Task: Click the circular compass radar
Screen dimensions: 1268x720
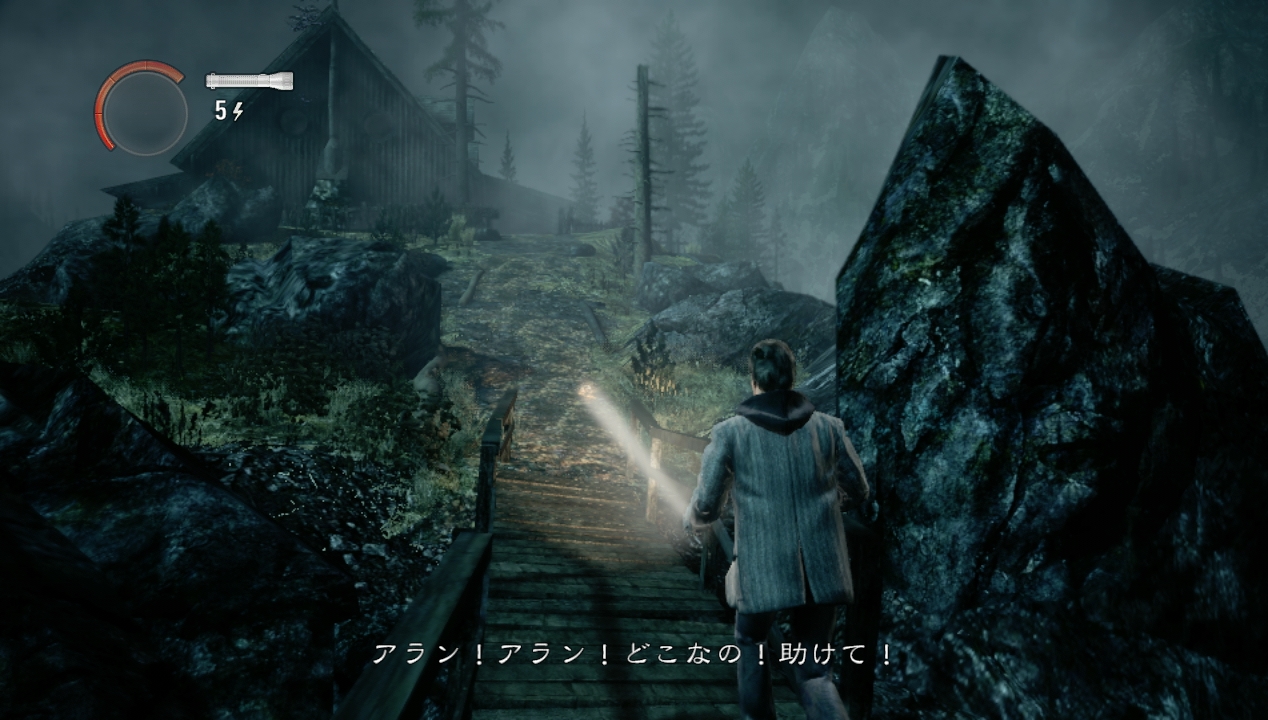Action: click(x=143, y=110)
